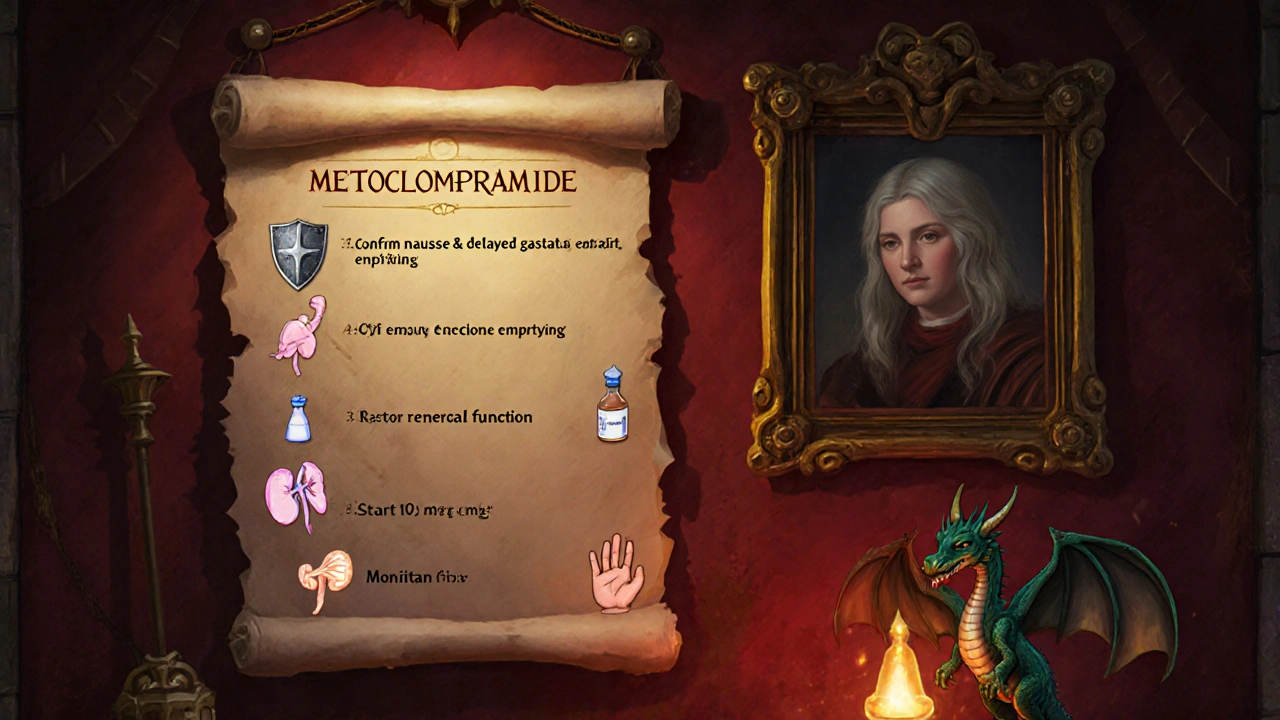1280x720 pixels.
Task: Click the open hand icon
Action: click(x=616, y=572)
